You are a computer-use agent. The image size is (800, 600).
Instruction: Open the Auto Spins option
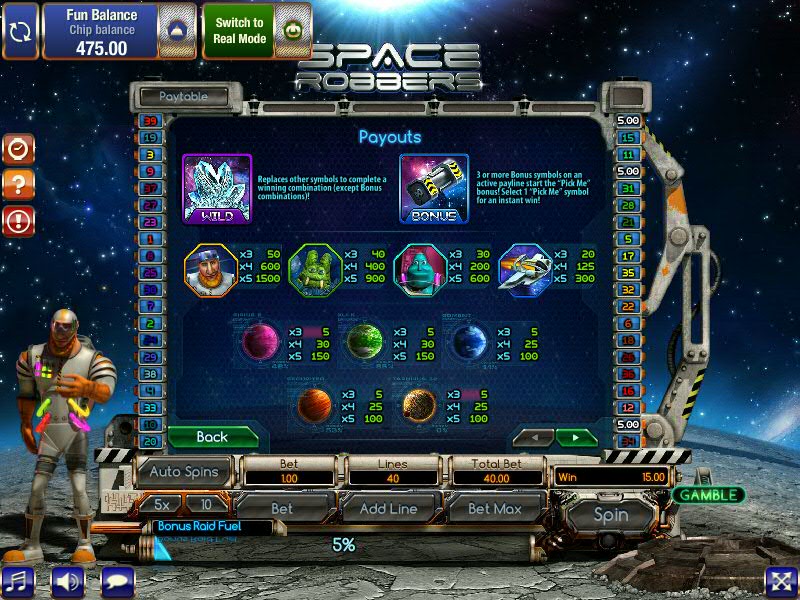pos(183,470)
